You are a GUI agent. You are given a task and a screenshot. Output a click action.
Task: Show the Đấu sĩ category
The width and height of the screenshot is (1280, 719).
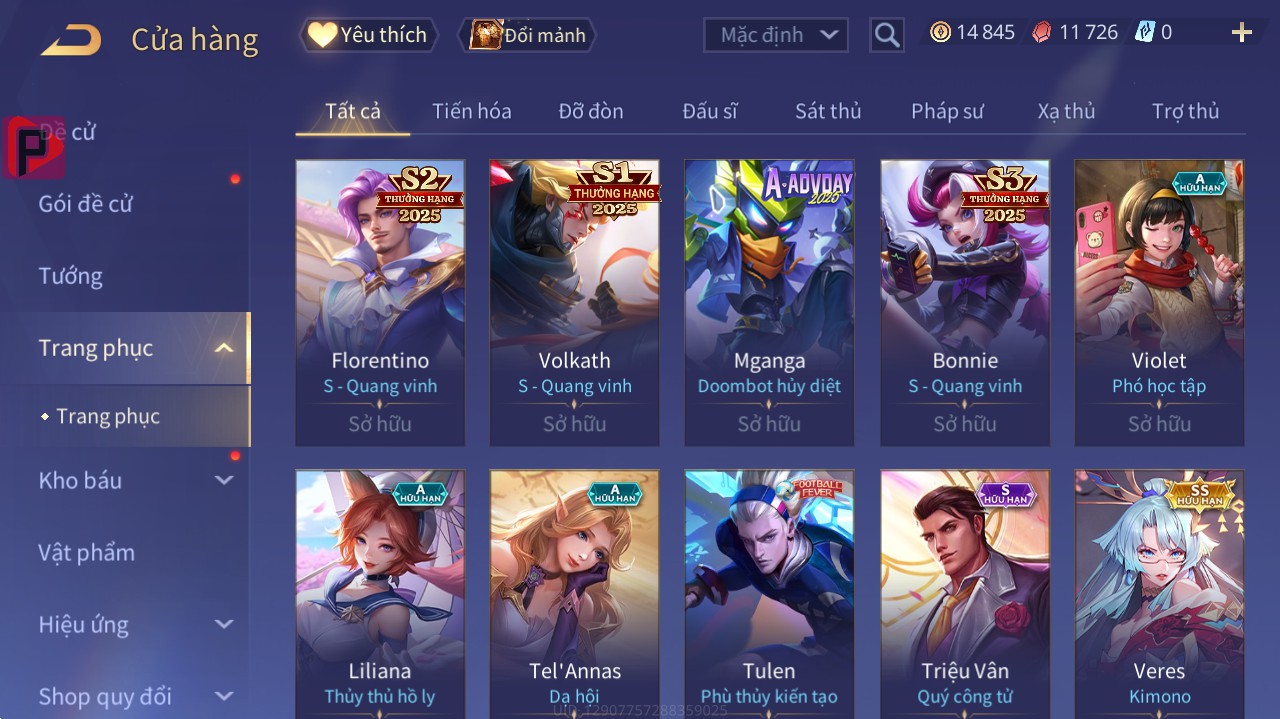[x=709, y=111]
